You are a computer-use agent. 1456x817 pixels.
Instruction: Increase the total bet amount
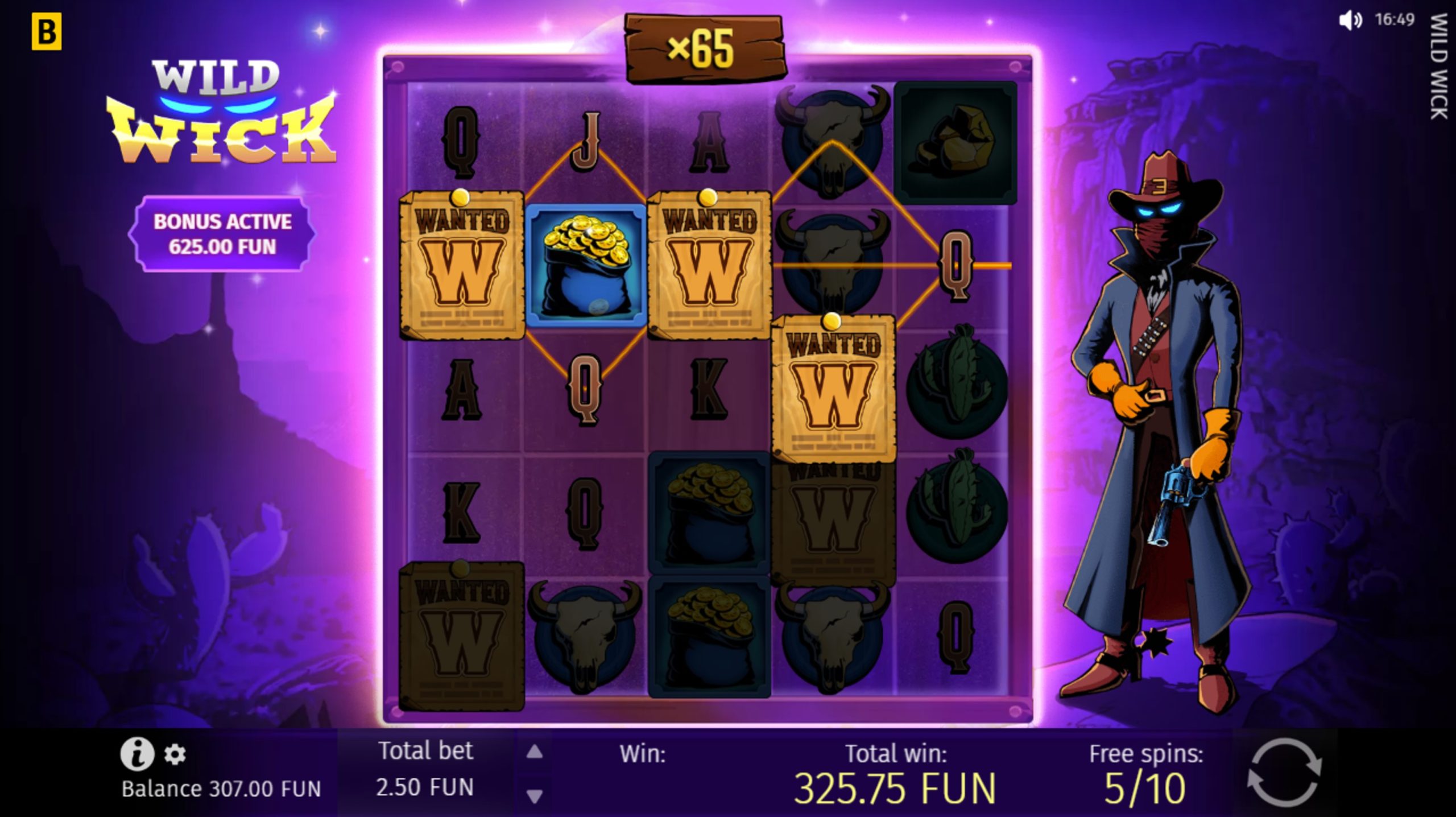pos(535,750)
